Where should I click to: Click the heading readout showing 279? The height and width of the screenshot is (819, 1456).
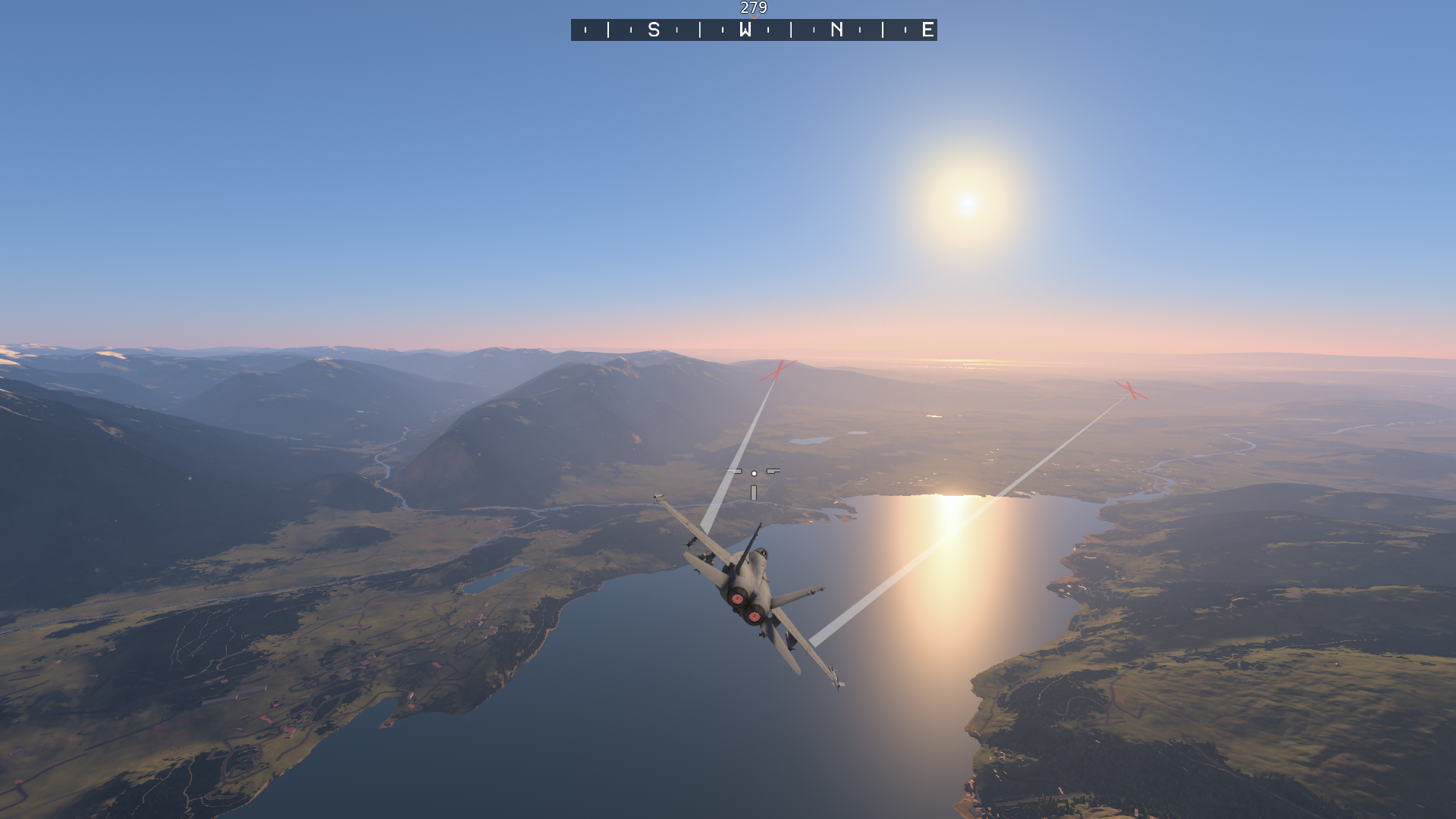click(x=753, y=8)
